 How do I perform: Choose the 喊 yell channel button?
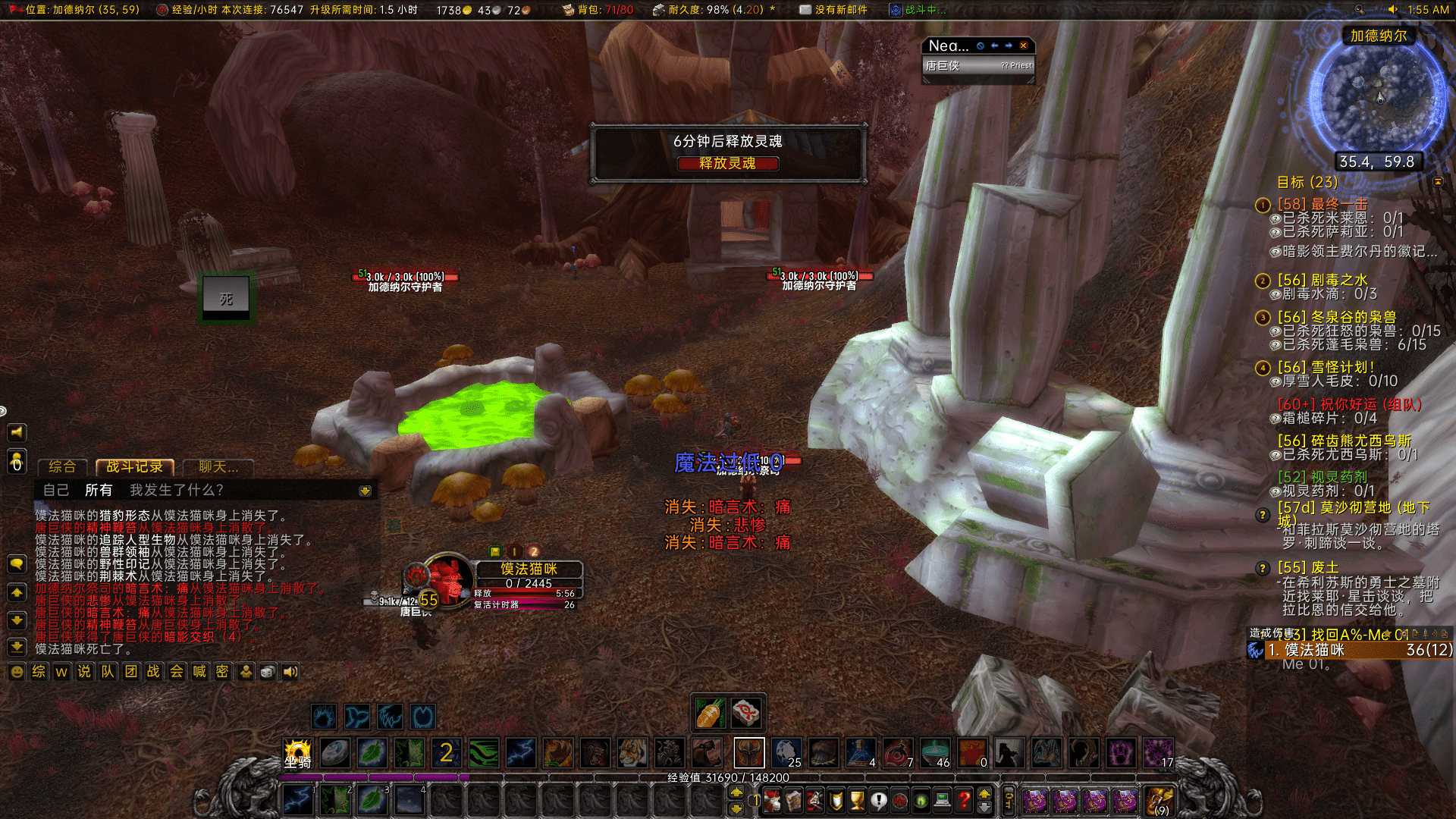199,672
